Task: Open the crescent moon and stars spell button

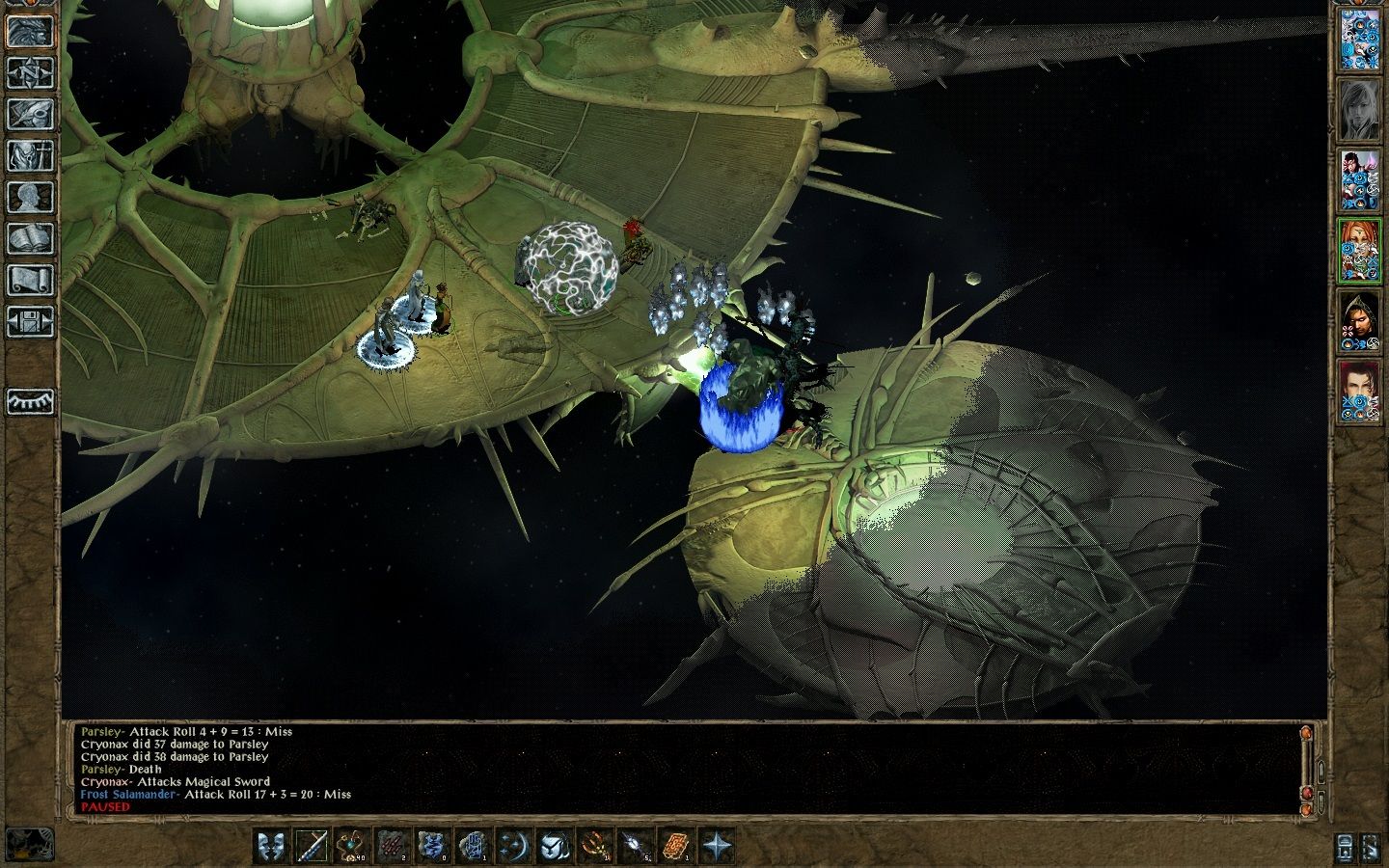Action: pos(514,846)
